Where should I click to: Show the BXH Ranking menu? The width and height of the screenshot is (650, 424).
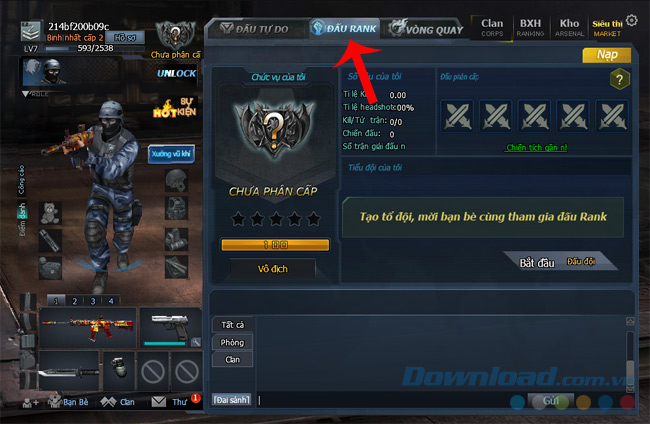(x=530, y=26)
